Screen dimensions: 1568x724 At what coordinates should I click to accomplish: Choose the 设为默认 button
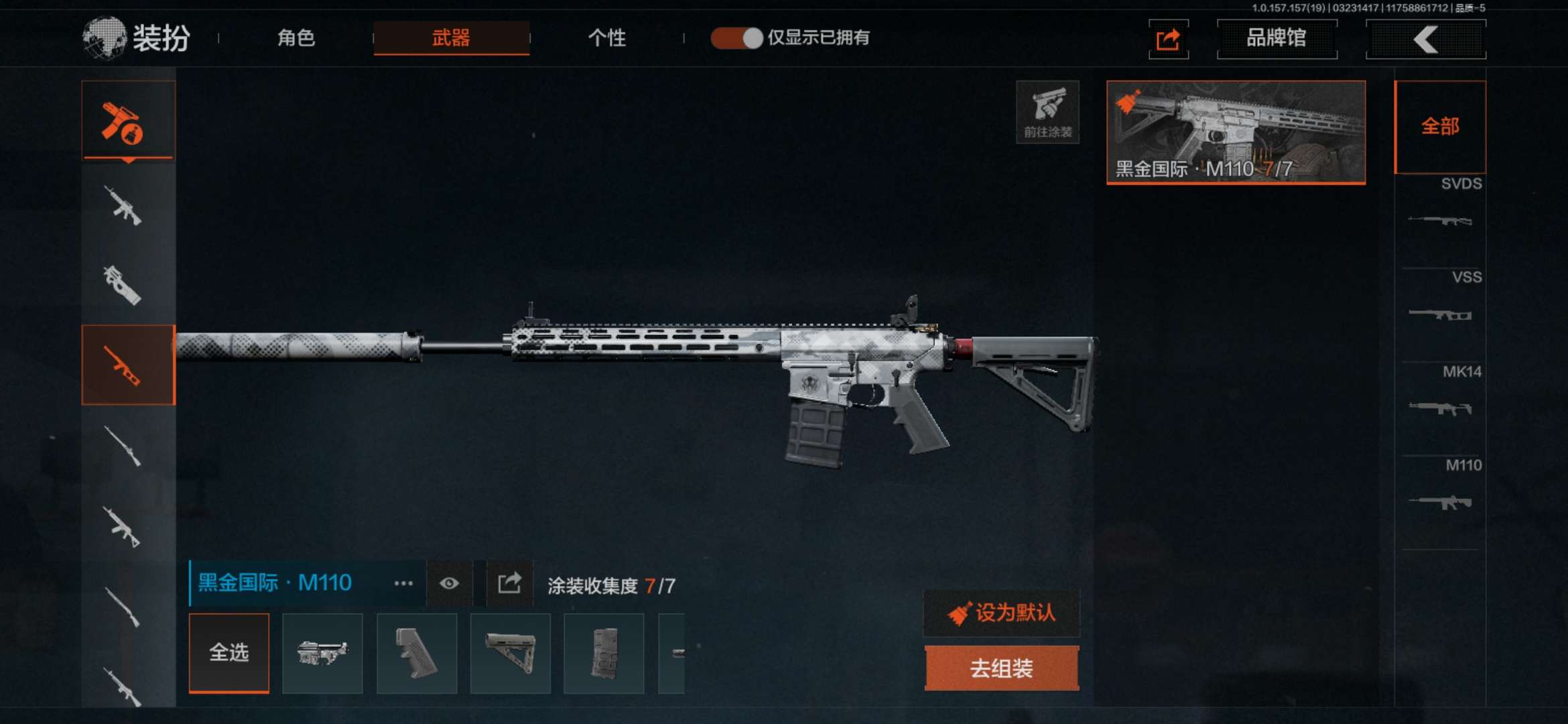point(1001,613)
